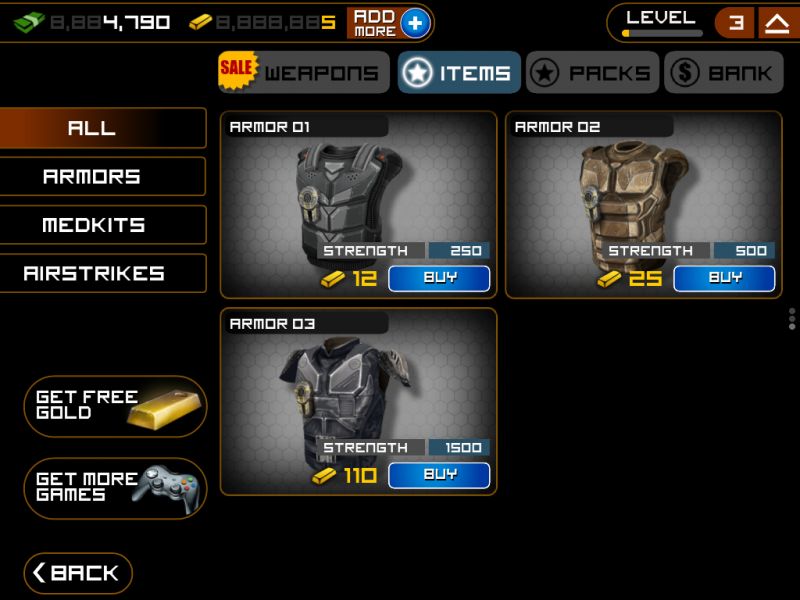Select the All category
Image resolution: width=800 pixels, height=600 pixels.
coord(103,128)
